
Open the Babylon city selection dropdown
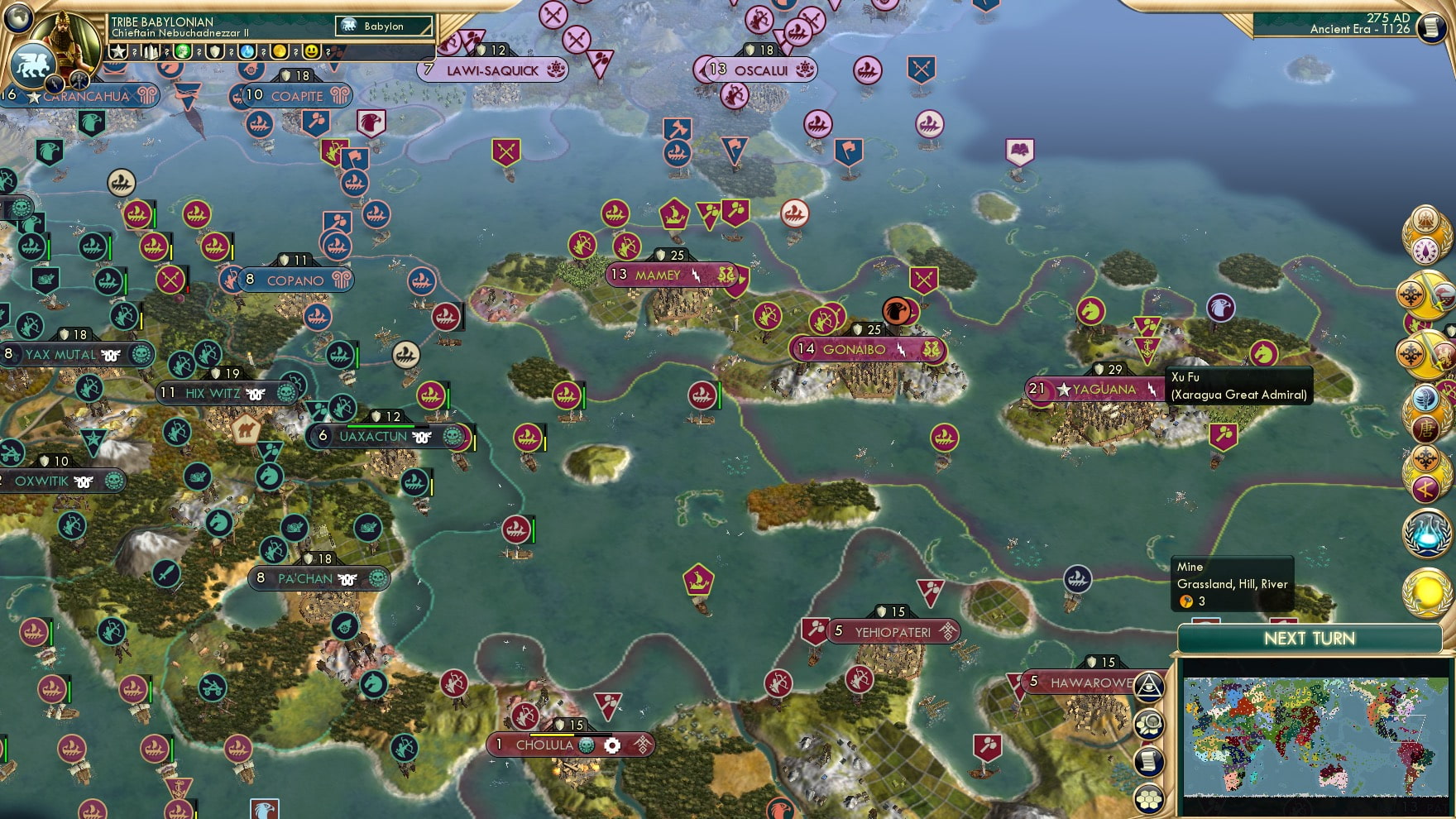(x=384, y=26)
